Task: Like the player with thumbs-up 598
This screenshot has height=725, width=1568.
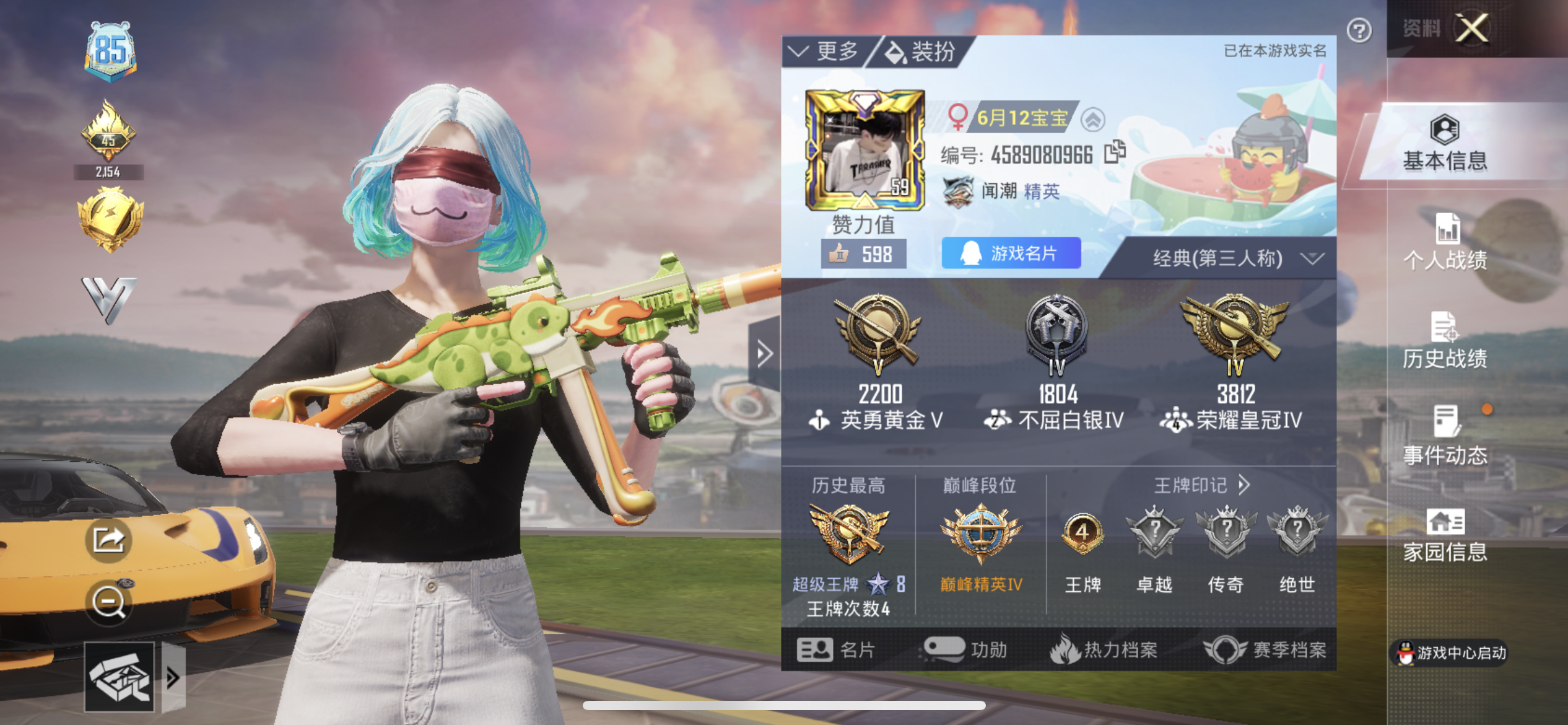Action: click(863, 254)
